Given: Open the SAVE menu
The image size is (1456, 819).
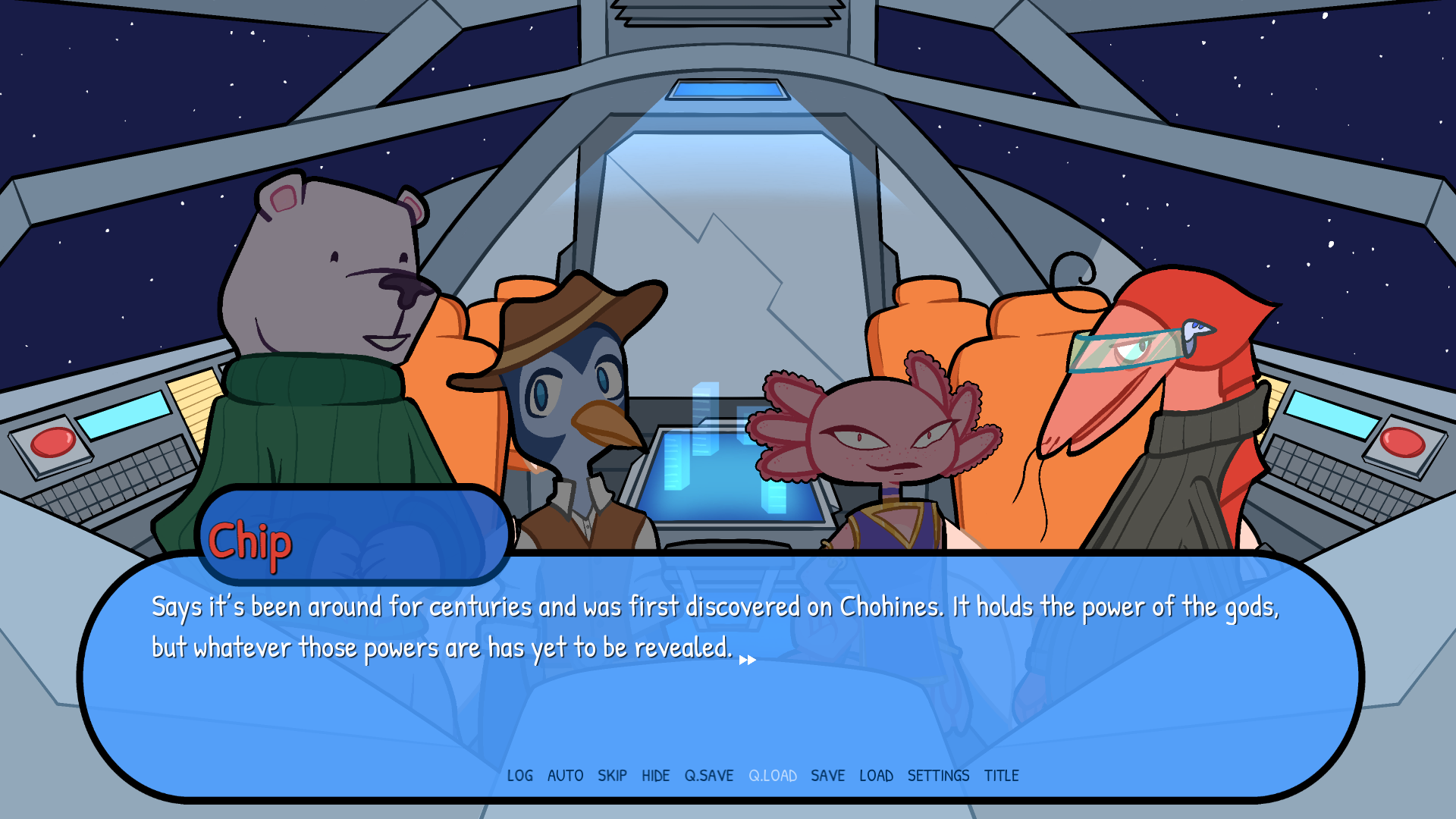Looking at the screenshot, I should [828, 776].
